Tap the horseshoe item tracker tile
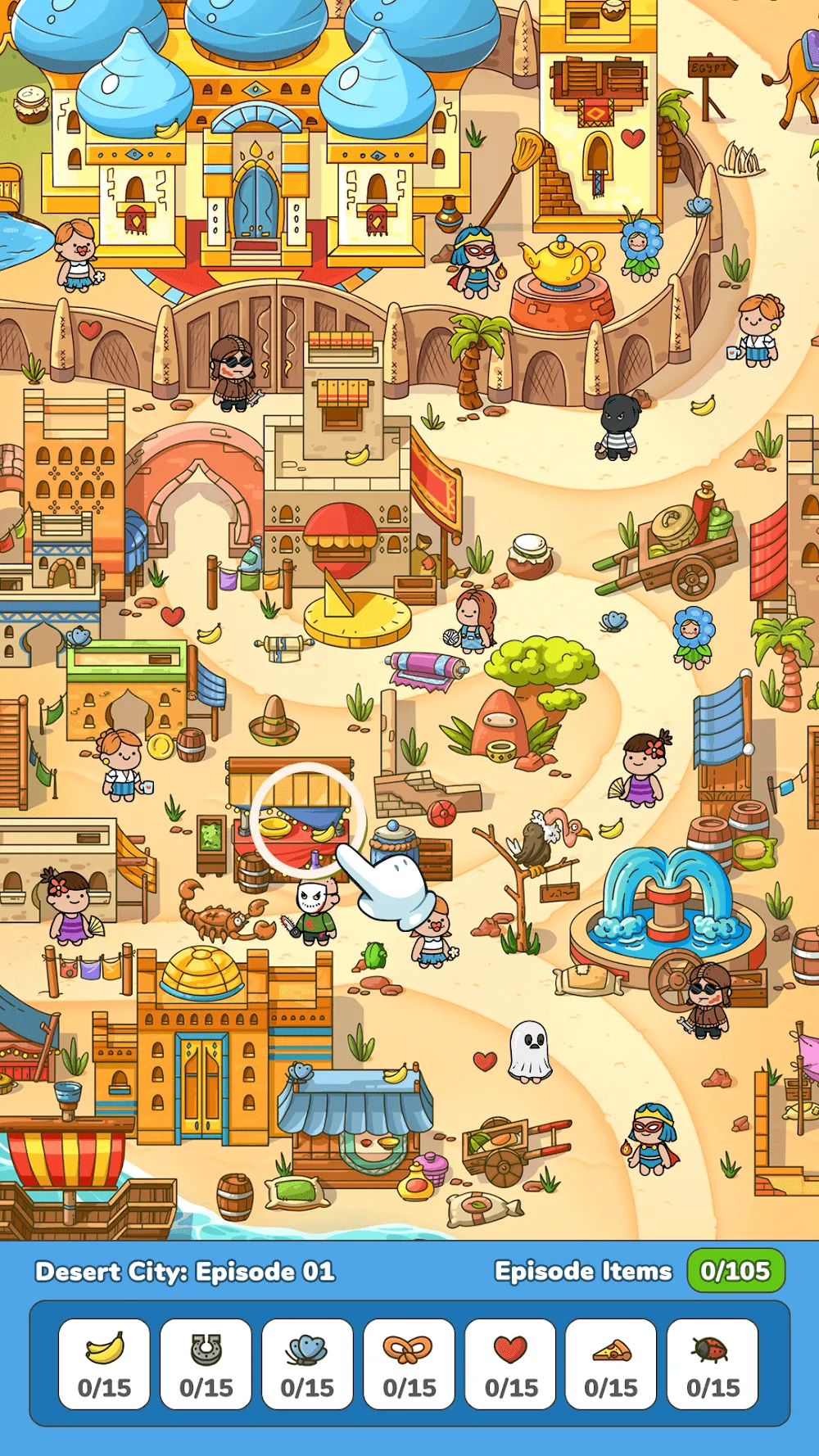Viewport: 819px width, 1456px height. (206, 1364)
